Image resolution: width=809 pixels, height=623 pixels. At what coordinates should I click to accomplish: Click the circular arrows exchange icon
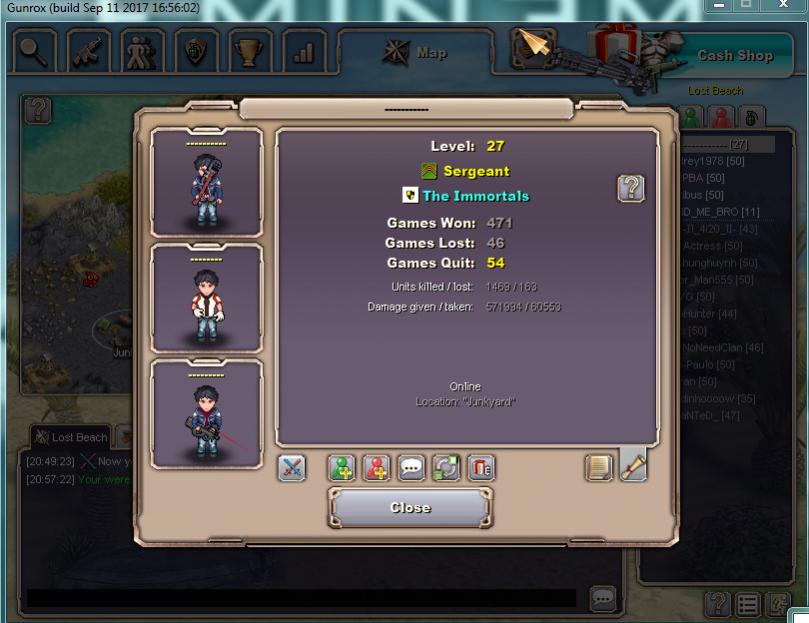(x=446, y=468)
